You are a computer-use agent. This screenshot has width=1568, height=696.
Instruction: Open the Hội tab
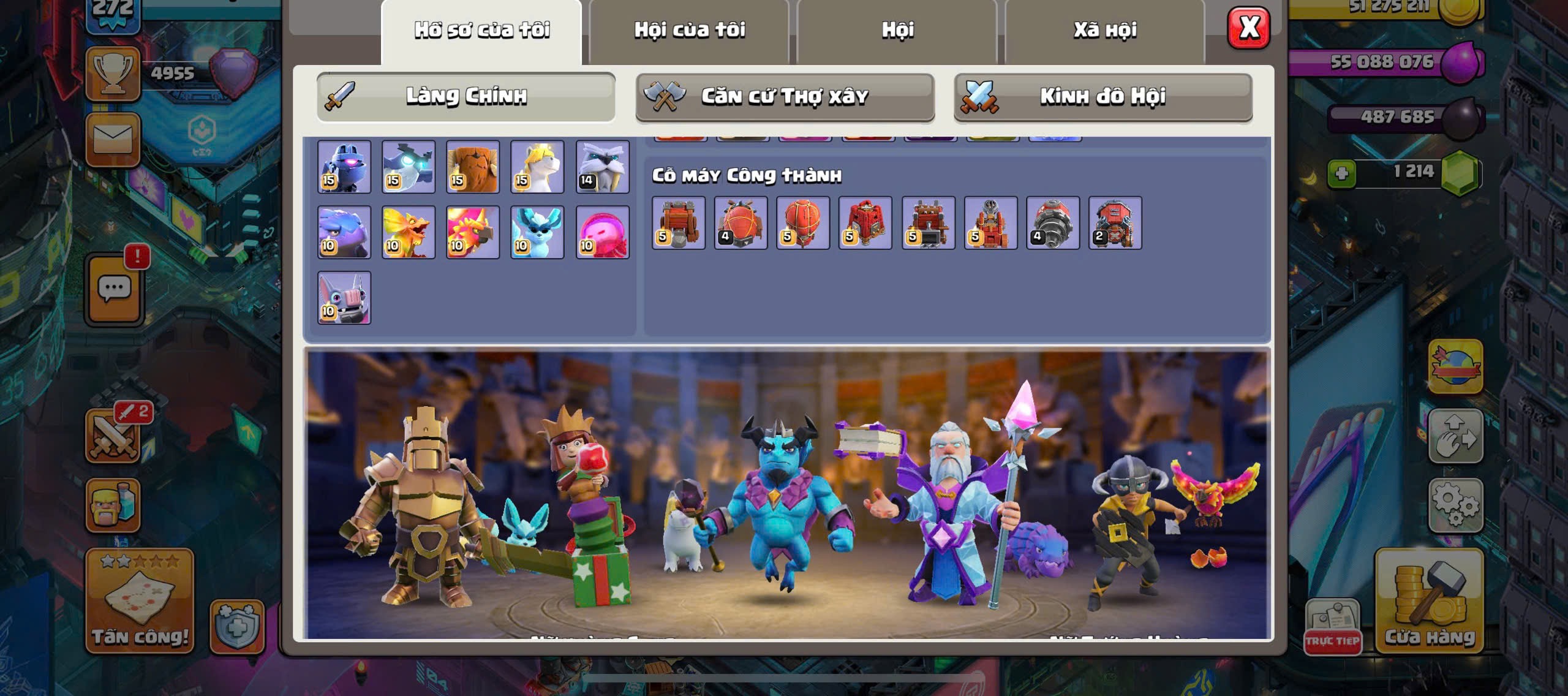897,31
